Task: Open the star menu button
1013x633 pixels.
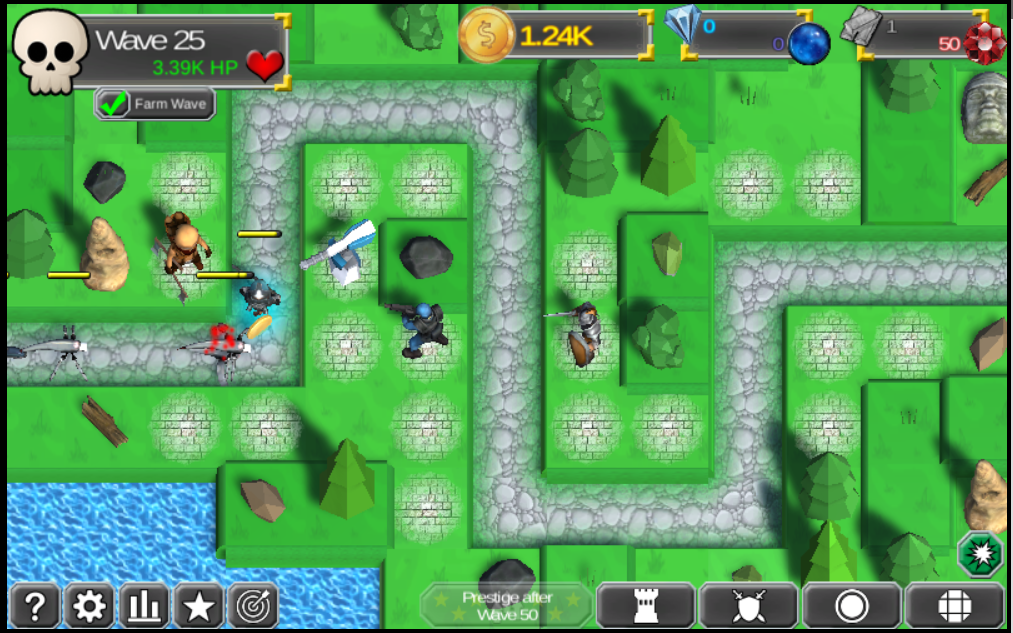Action: pyautogui.click(x=199, y=606)
